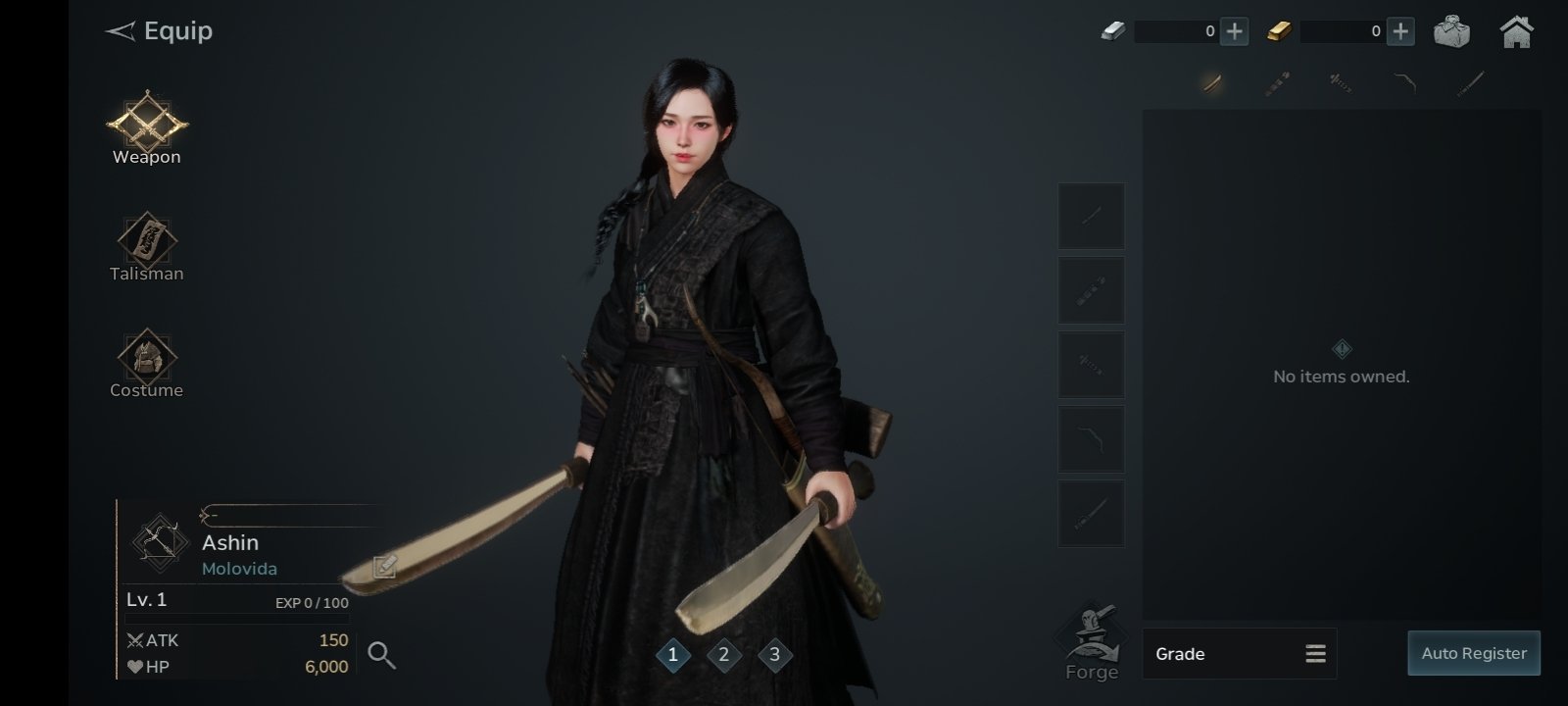Add gold ingots with the plus button
Image resolution: width=1568 pixels, height=706 pixels.
tap(1401, 31)
